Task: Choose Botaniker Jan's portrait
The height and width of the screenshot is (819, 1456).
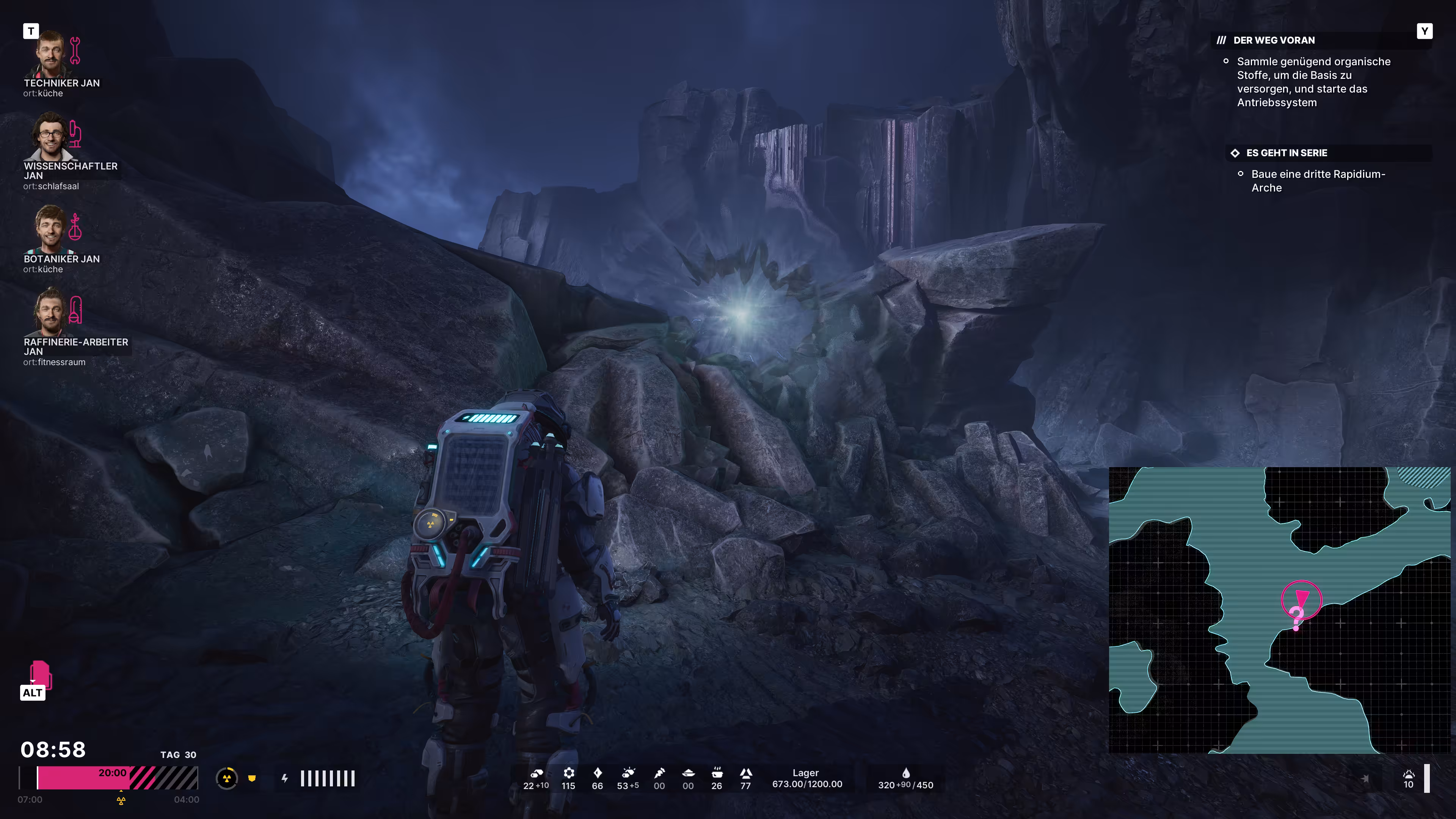Action: [x=50, y=229]
